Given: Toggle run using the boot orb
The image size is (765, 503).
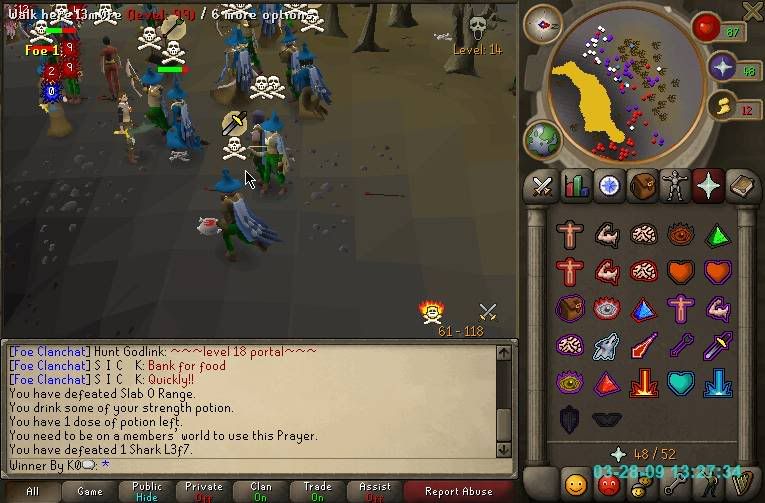Looking at the screenshot, I should click(722, 107).
